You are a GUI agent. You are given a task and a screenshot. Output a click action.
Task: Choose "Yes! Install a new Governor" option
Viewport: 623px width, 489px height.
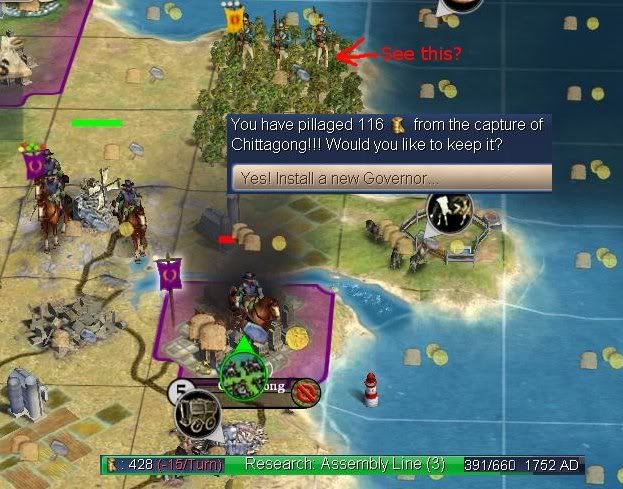(x=390, y=178)
